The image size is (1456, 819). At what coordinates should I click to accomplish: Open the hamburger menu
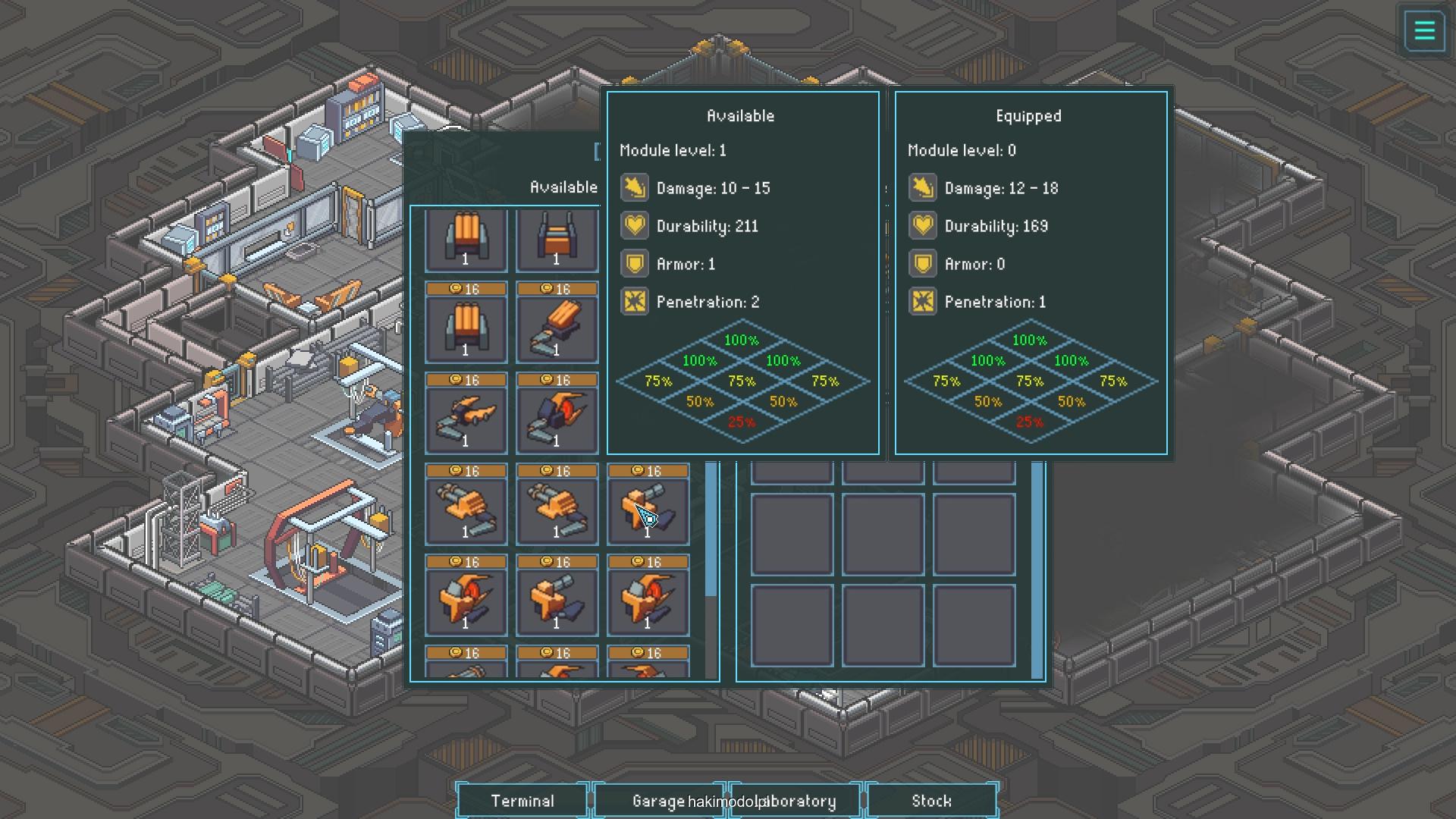click(1424, 31)
